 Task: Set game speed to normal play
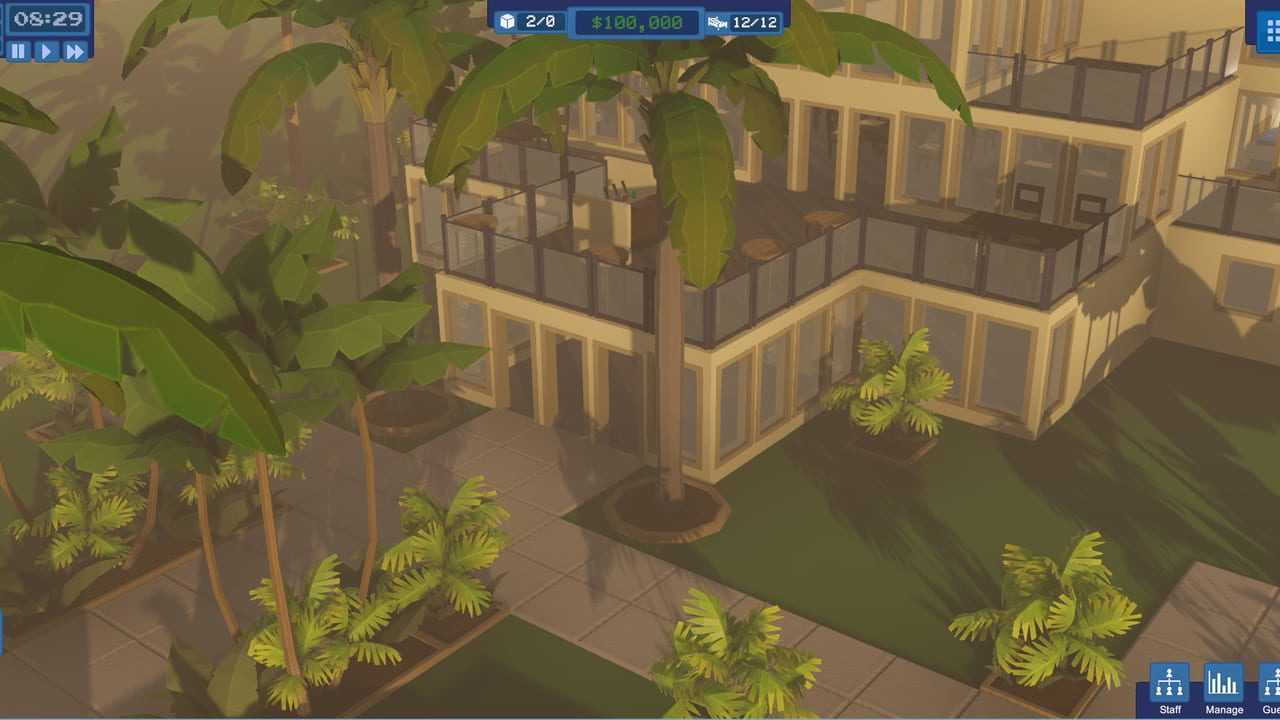[x=46, y=51]
